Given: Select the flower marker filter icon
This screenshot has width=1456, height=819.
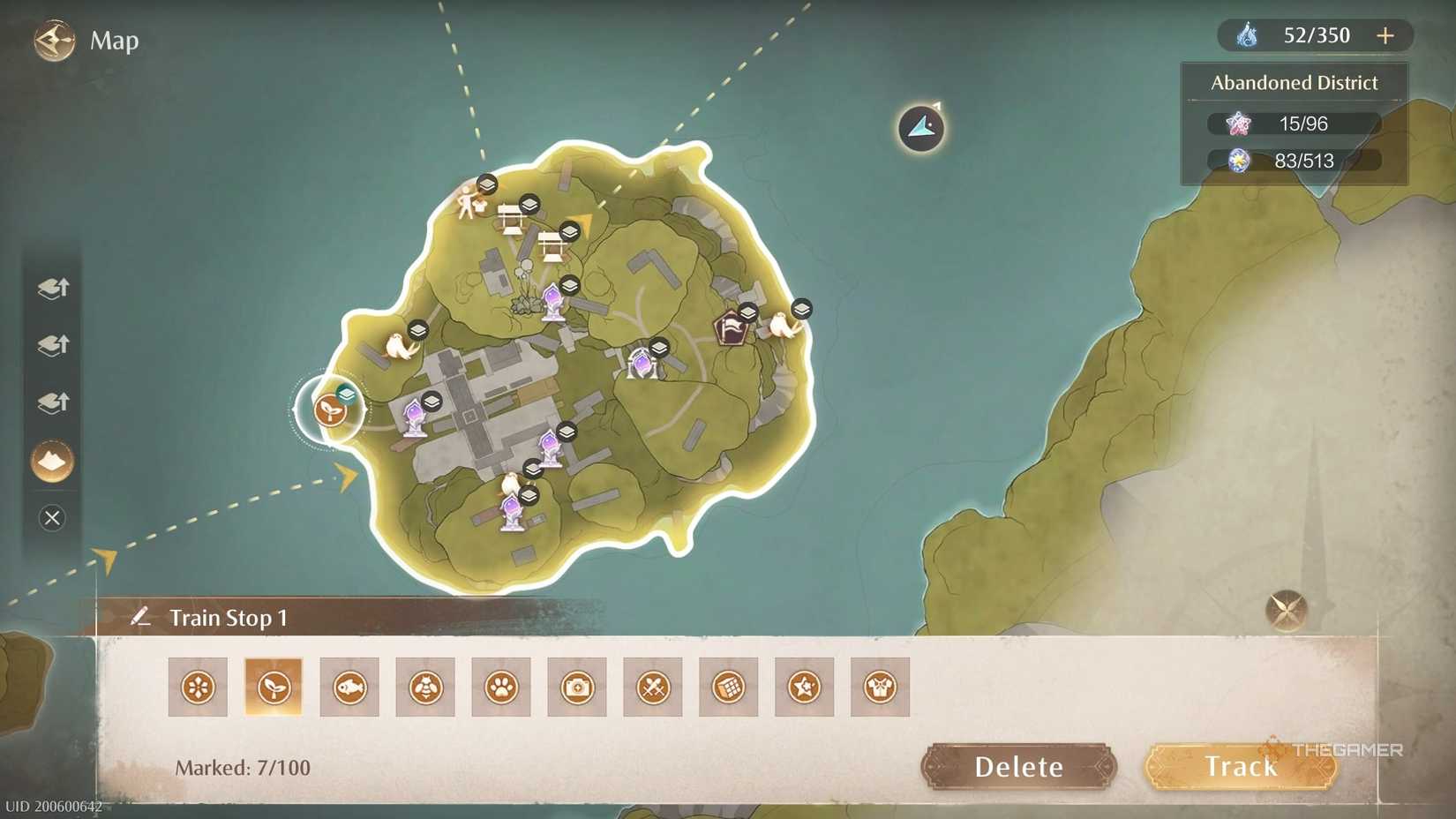Looking at the screenshot, I should point(198,687).
